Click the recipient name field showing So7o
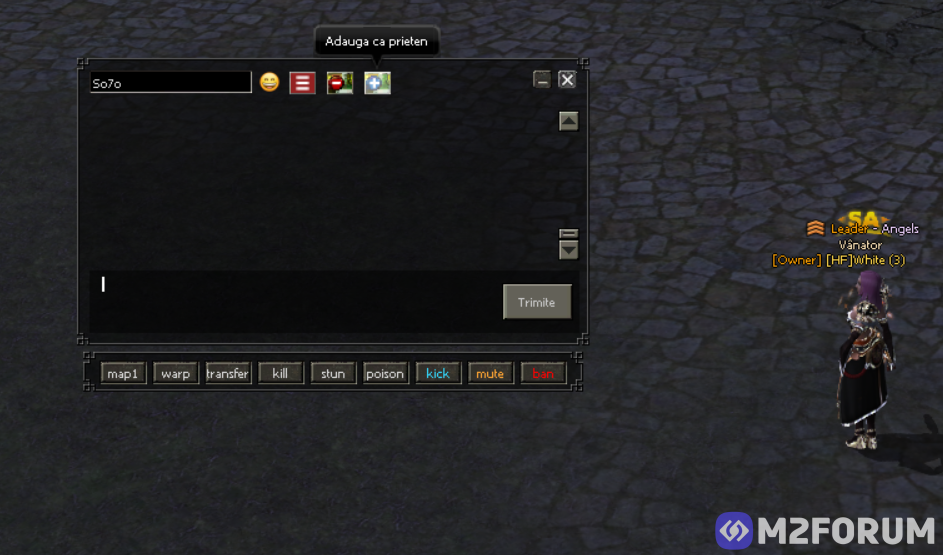The image size is (943, 555). (x=170, y=83)
